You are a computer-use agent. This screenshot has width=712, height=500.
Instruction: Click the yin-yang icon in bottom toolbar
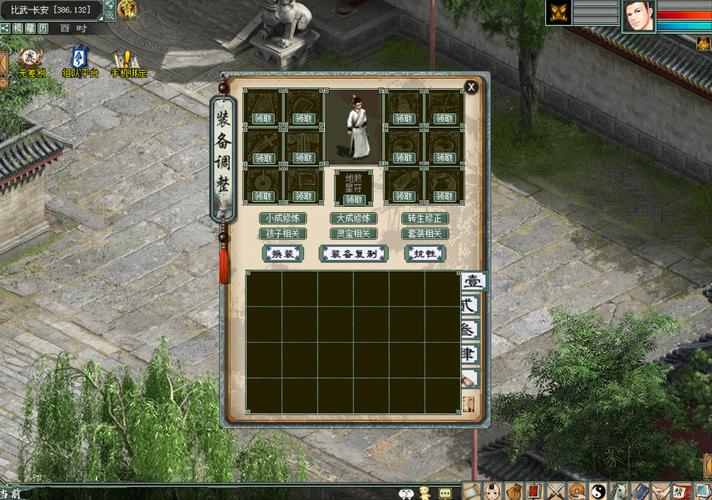point(595,491)
